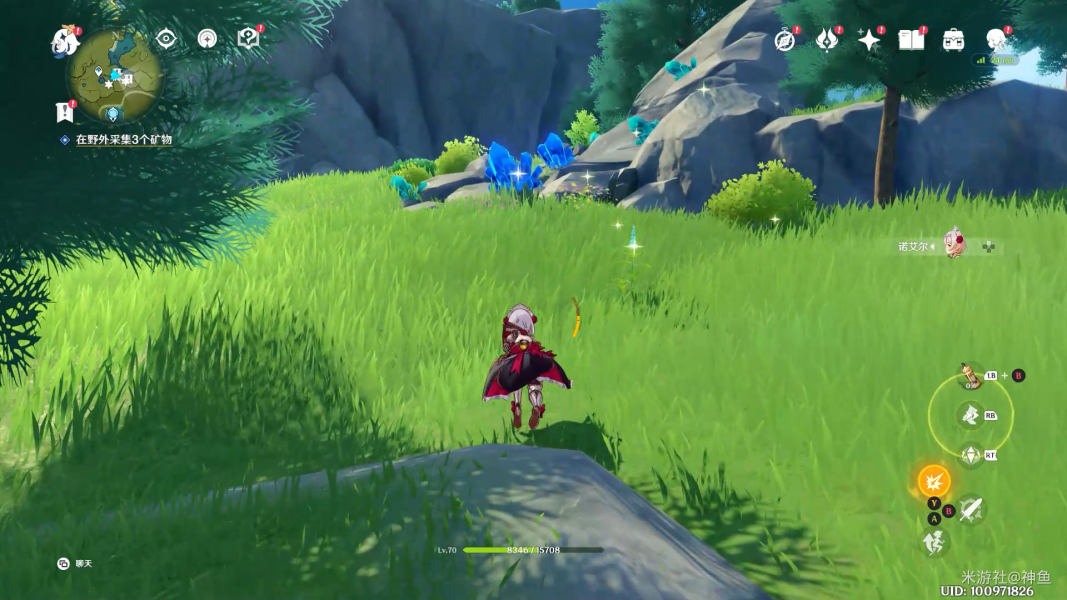
Task: Activate the elemental skill icon
Action: point(969,415)
